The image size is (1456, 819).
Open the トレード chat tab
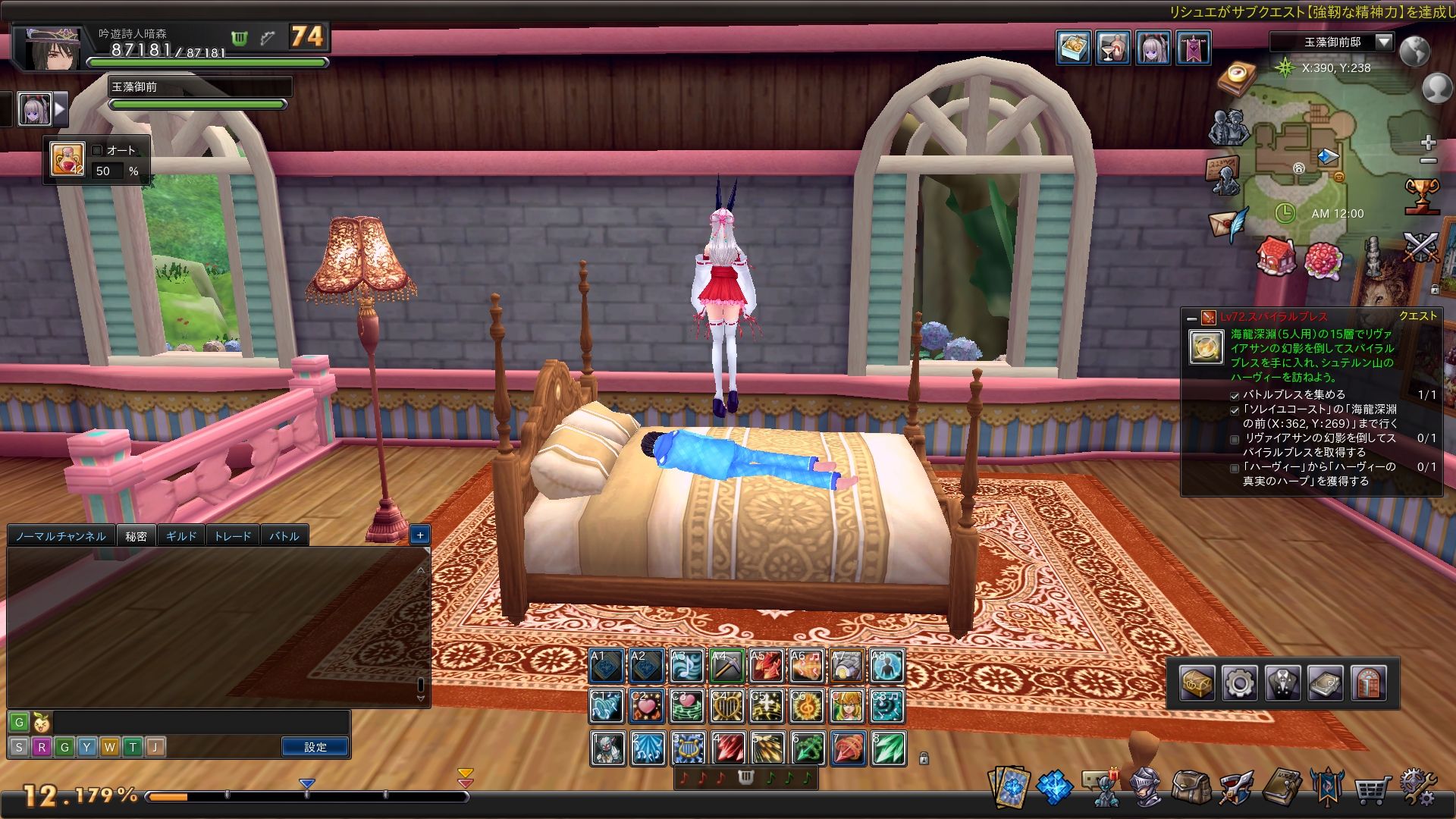pyautogui.click(x=232, y=536)
